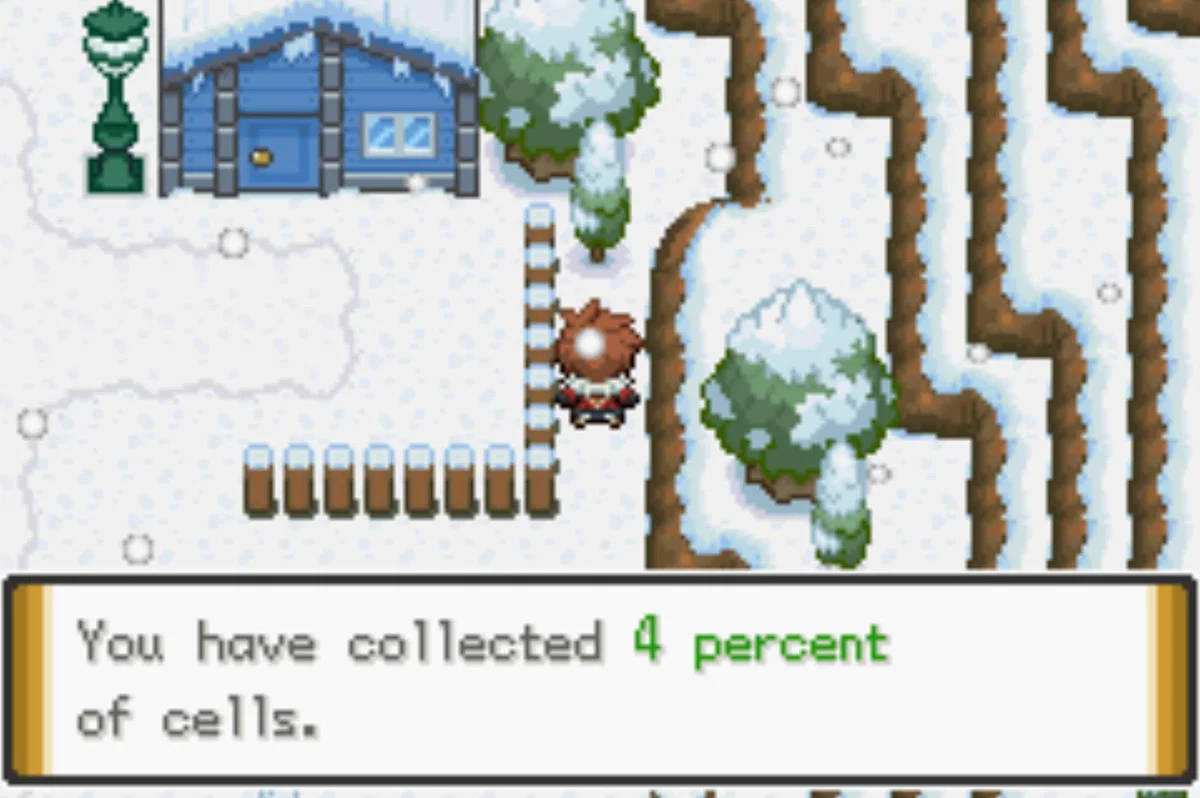
Task: Advance the cells collected message box
Action: pos(600,677)
